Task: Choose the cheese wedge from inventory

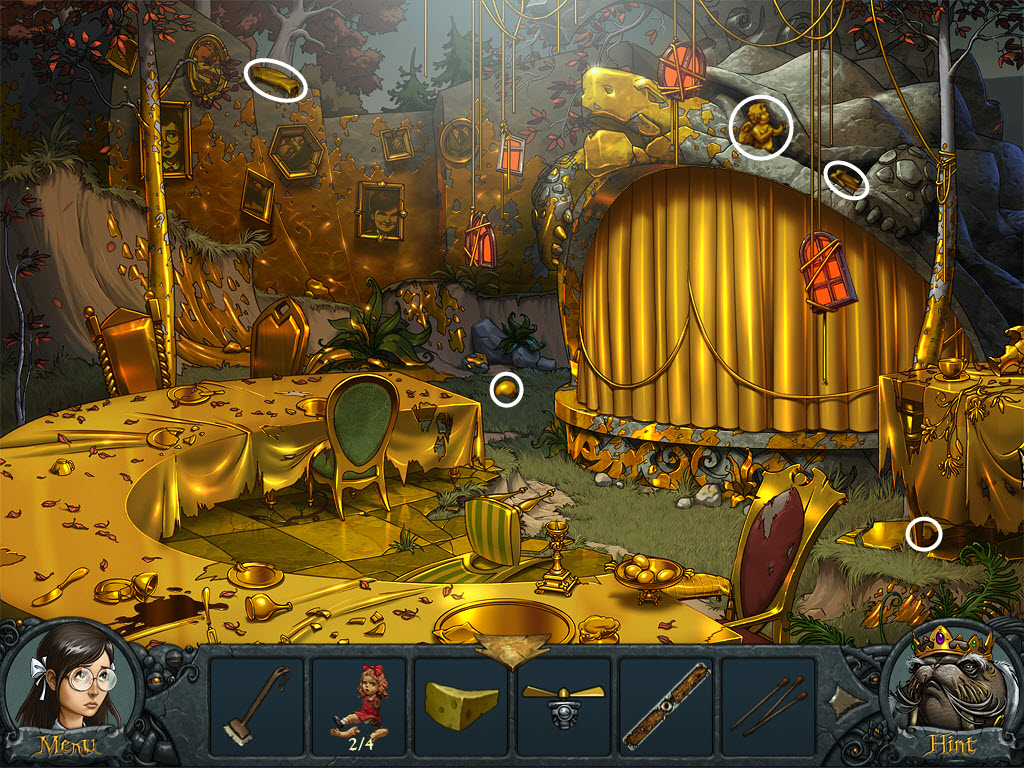Action: (461, 704)
